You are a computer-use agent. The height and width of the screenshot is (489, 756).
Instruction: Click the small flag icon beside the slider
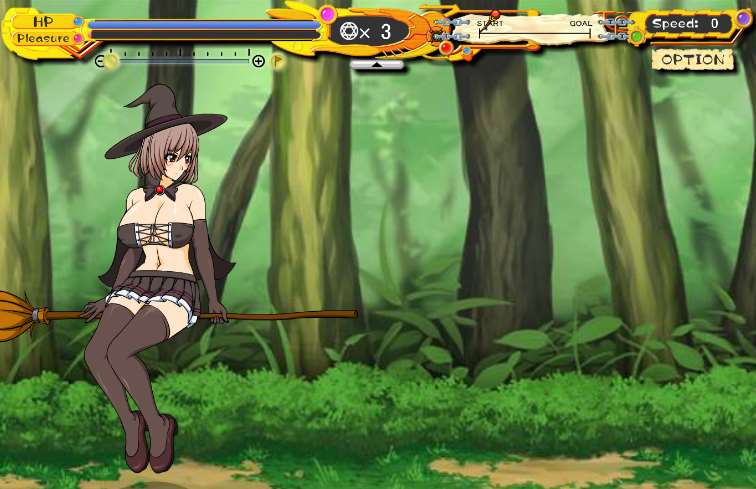278,61
